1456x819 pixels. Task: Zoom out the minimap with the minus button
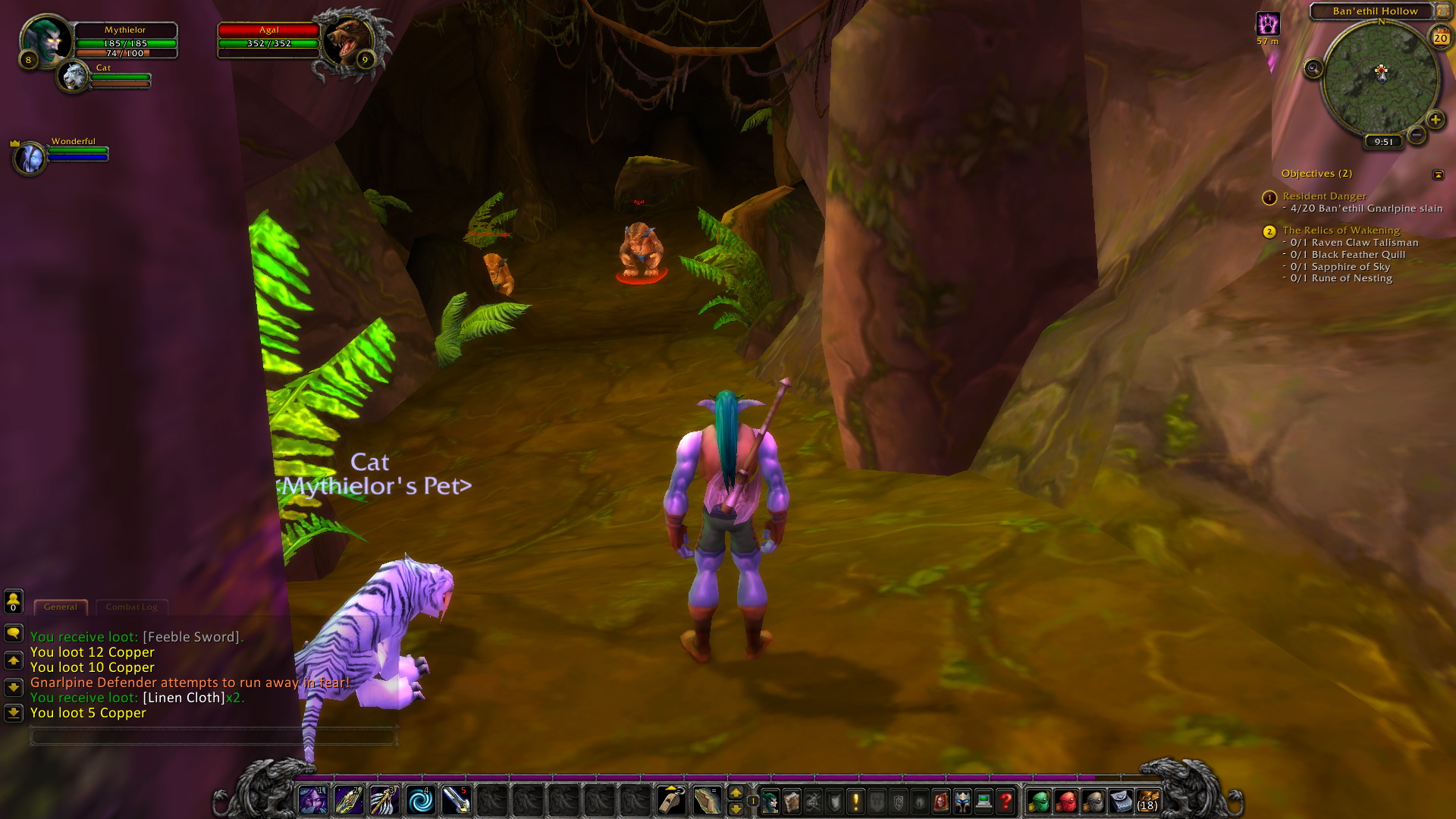coord(1416,135)
